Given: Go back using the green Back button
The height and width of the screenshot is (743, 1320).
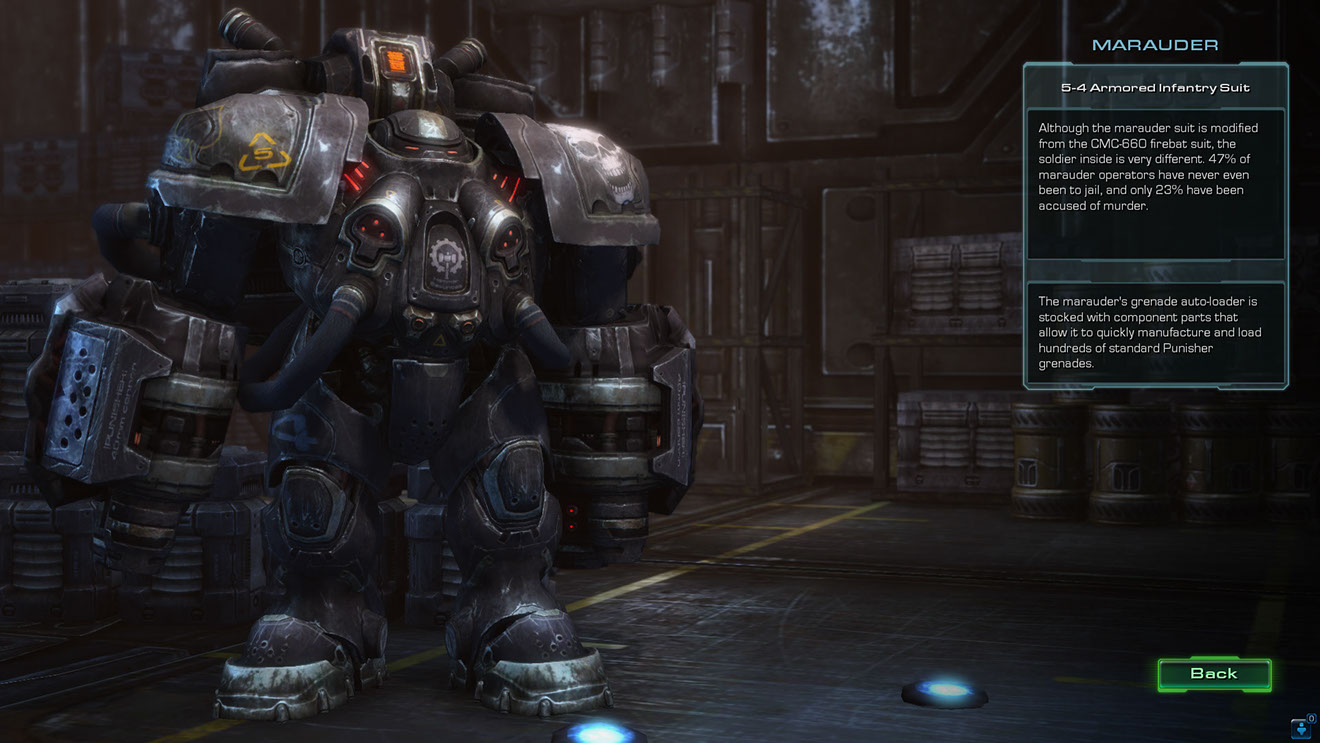Looking at the screenshot, I should tap(1214, 674).
